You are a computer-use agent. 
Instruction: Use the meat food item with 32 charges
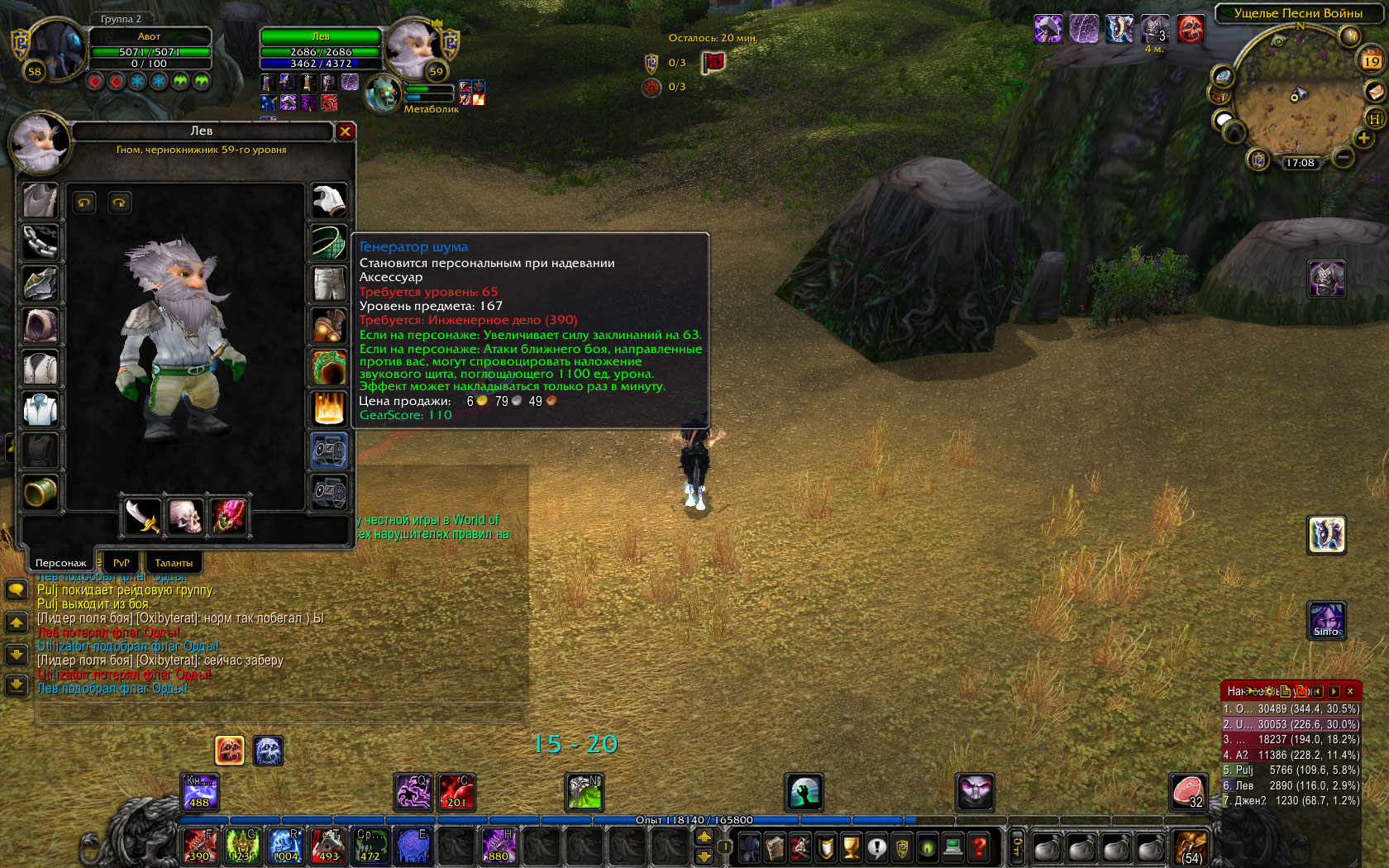[x=1188, y=792]
